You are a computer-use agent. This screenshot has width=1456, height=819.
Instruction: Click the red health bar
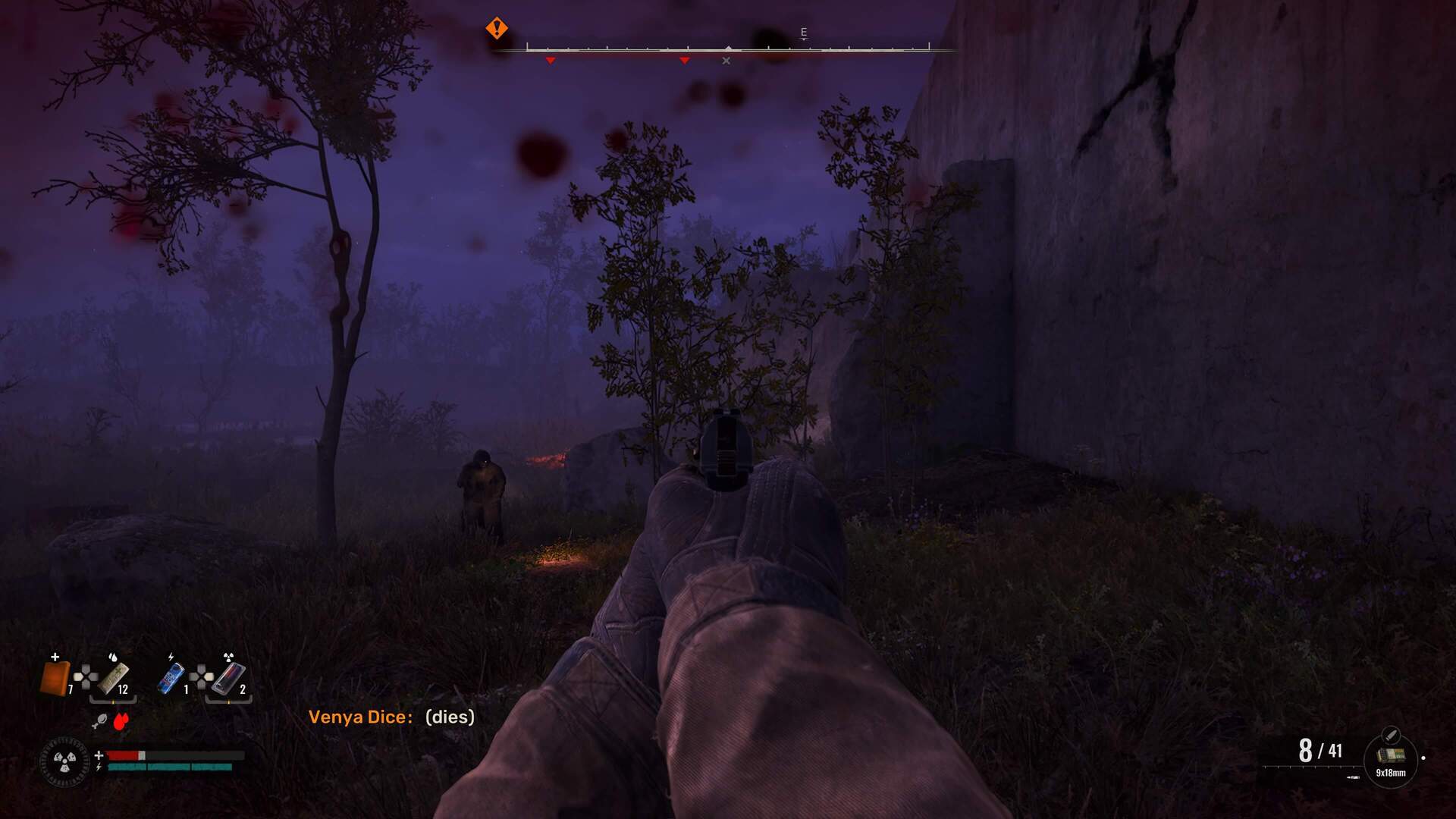tap(123, 755)
